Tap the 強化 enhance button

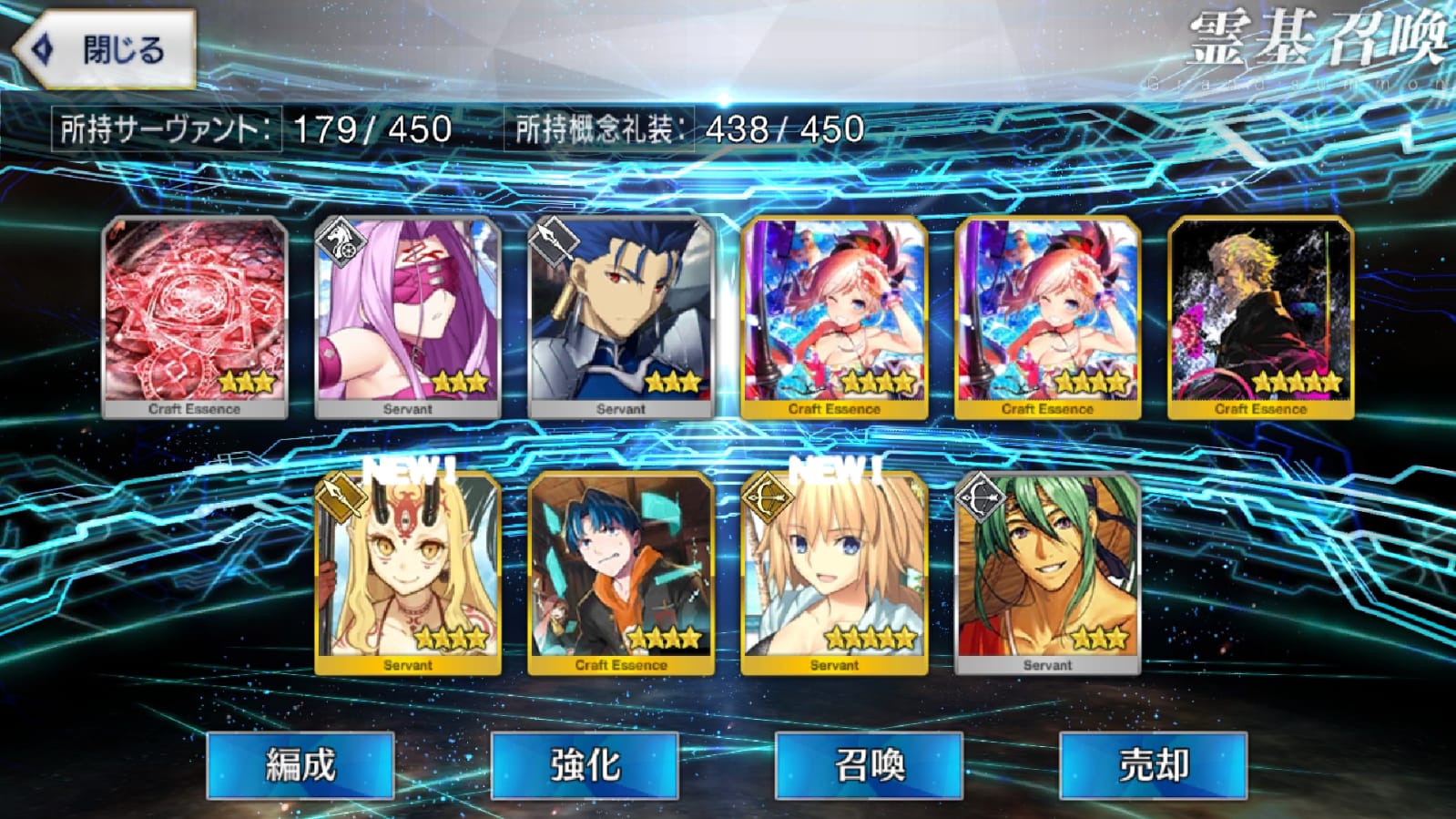pyautogui.click(x=585, y=765)
